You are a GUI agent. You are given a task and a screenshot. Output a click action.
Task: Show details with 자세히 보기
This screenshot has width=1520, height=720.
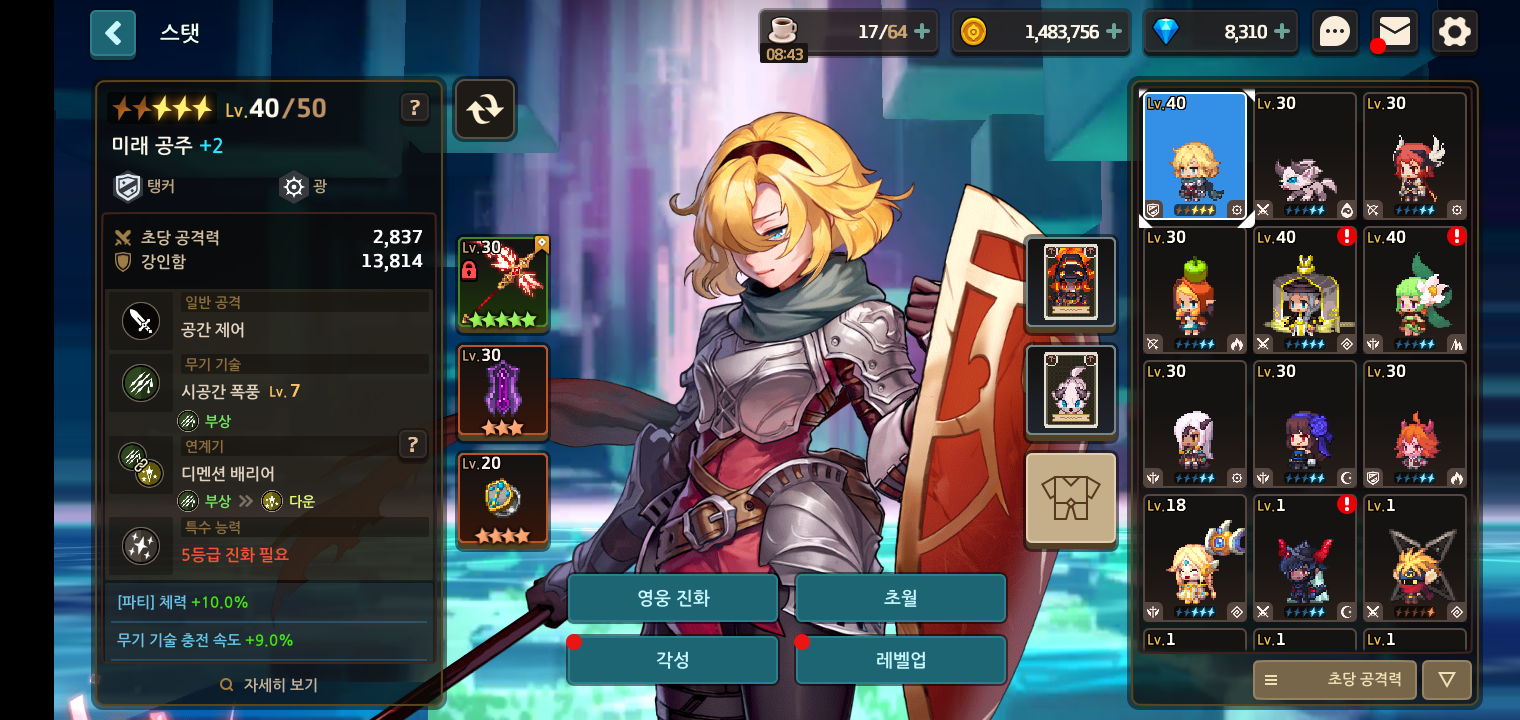270,685
